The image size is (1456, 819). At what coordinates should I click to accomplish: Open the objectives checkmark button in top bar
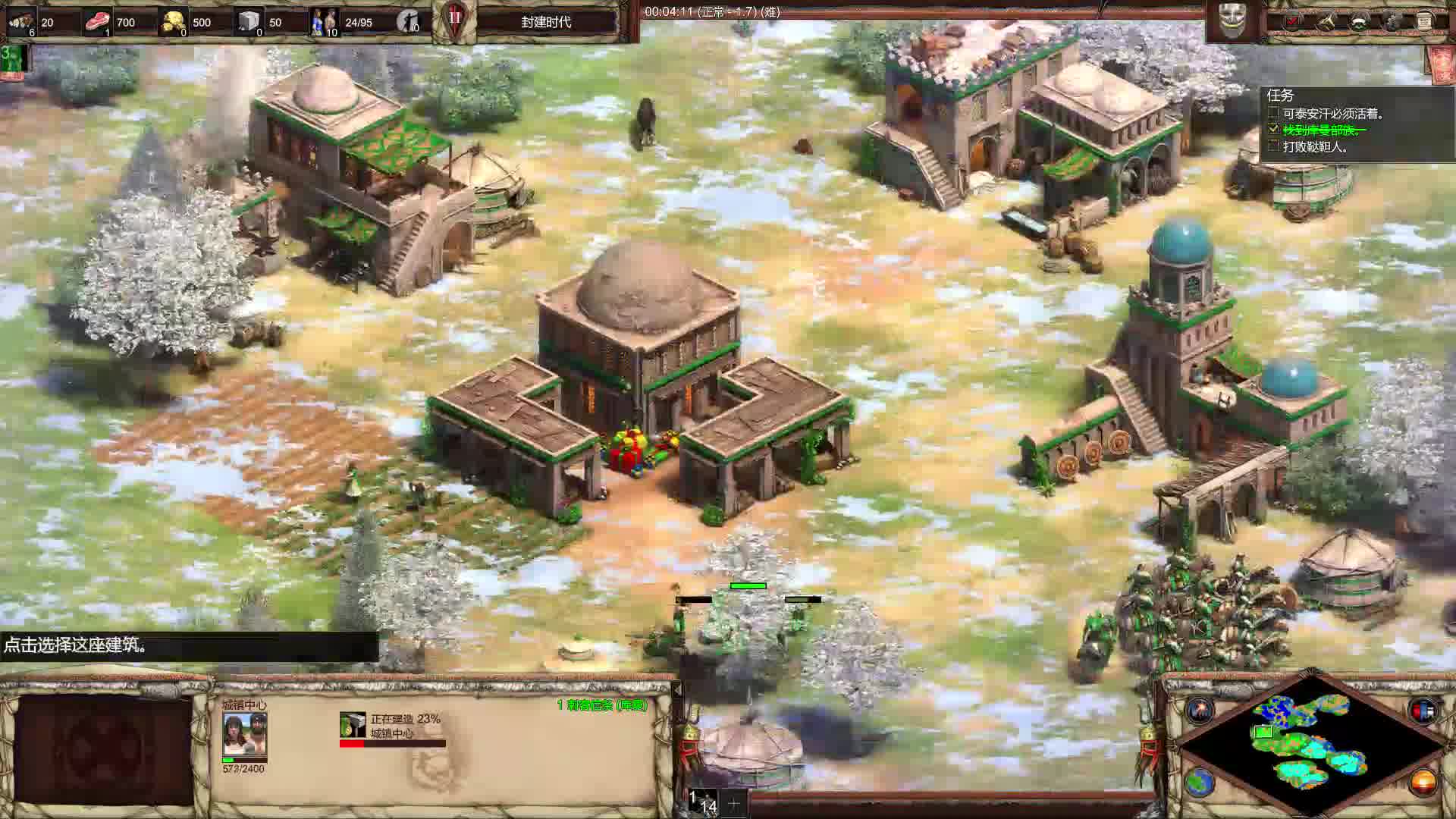(x=1292, y=21)
